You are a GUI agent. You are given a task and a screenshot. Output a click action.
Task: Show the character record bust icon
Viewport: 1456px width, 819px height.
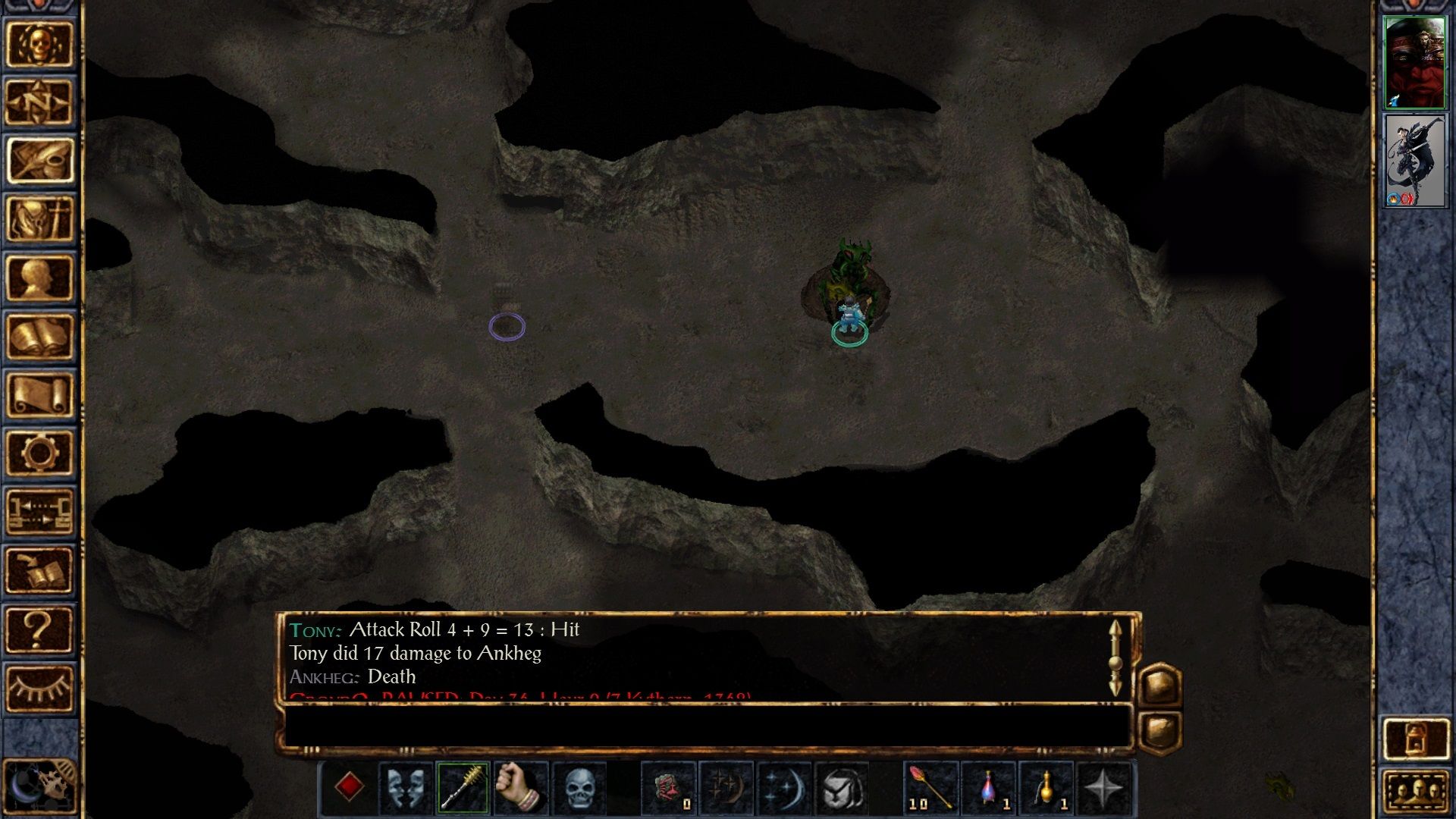[39, 278]
